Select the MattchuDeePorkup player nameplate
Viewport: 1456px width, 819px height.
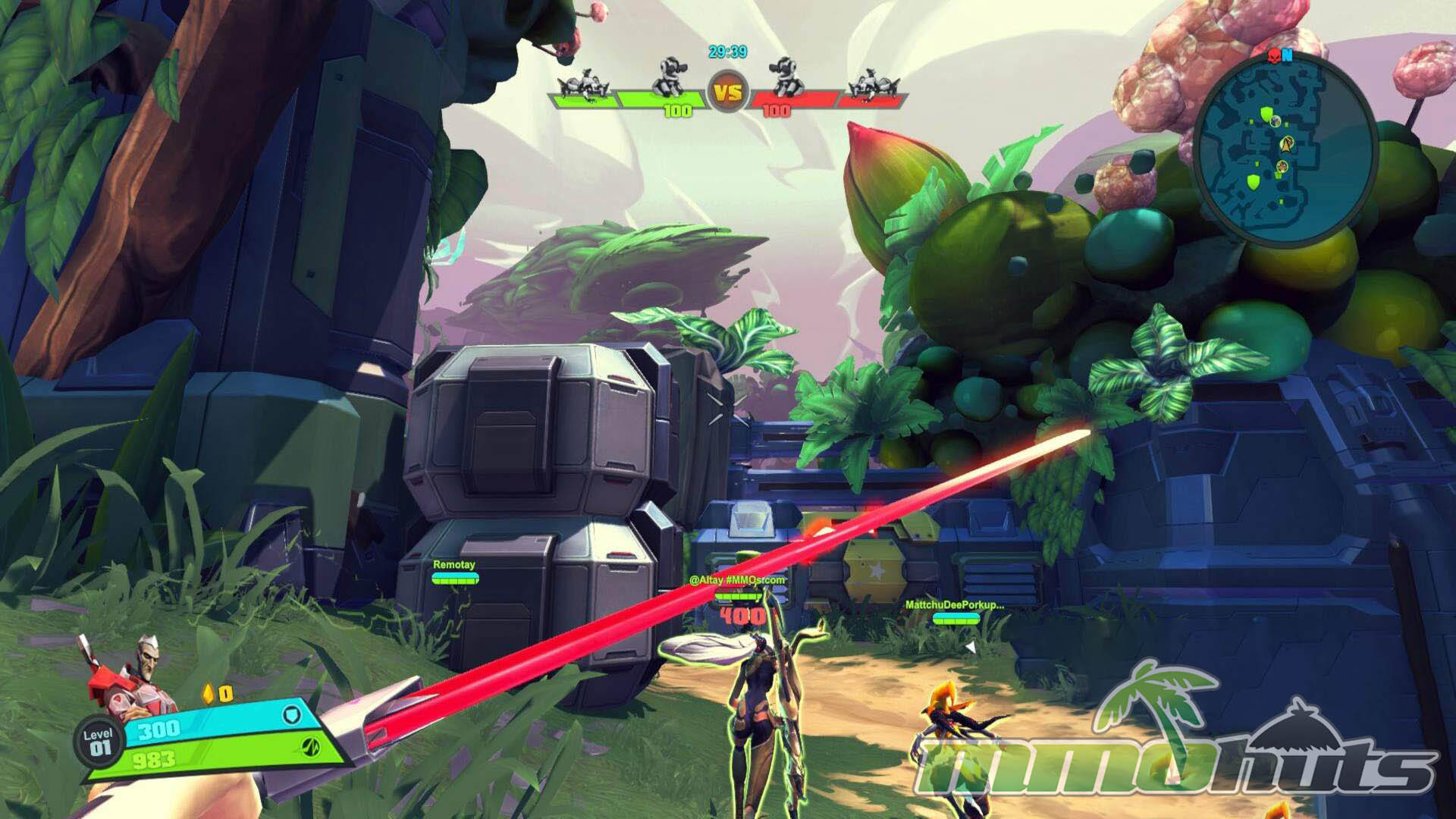pyautogui.click(x=954, y=605)
